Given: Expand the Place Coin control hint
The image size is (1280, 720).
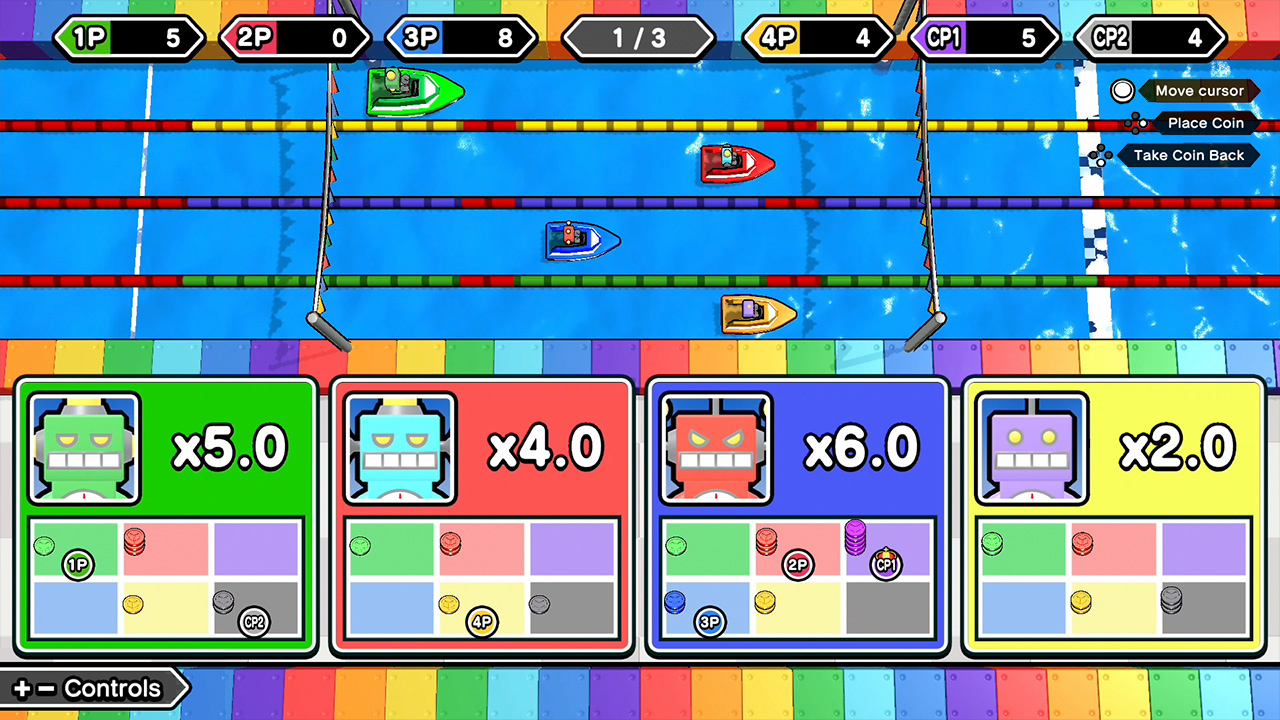Looking at the screenshot, I should pos(1205,123).
